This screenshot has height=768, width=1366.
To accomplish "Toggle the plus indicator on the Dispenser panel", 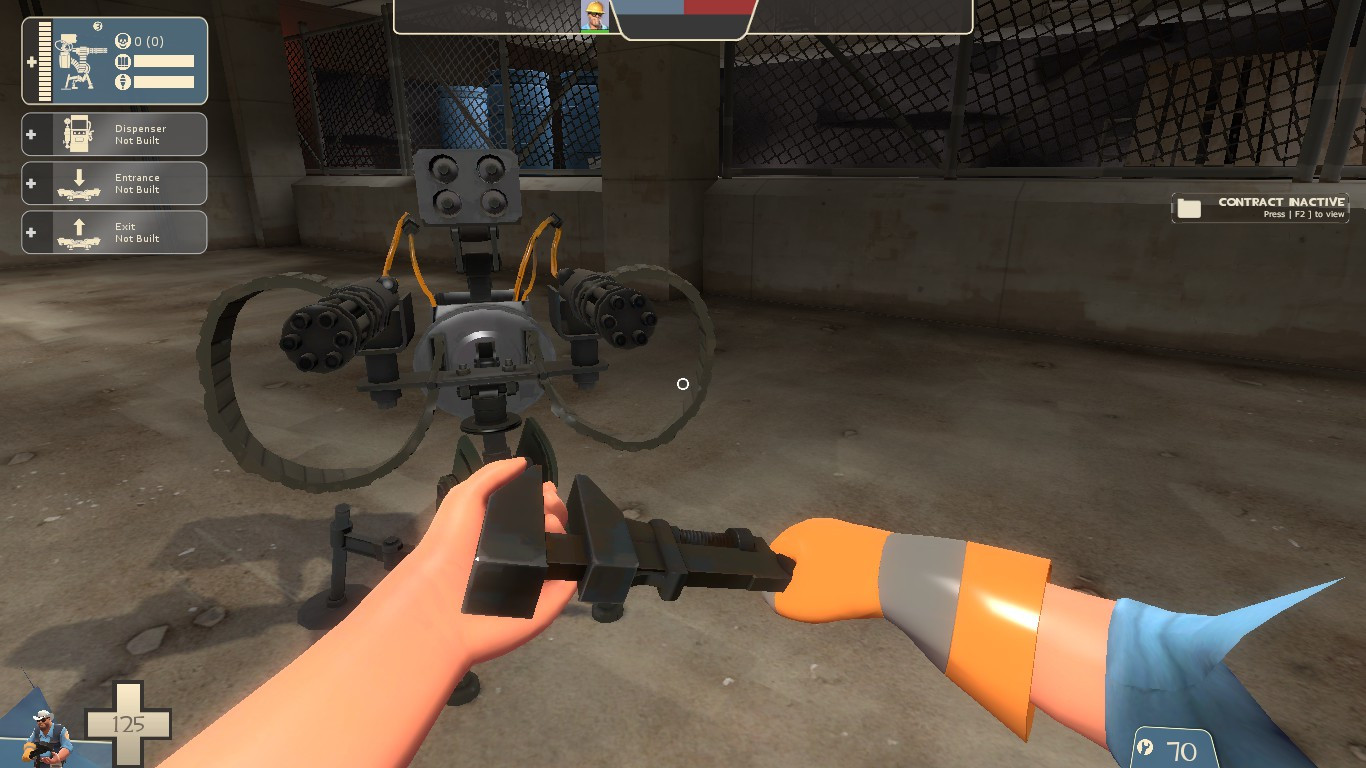I will pyautogui.click(x=32, y=133).
